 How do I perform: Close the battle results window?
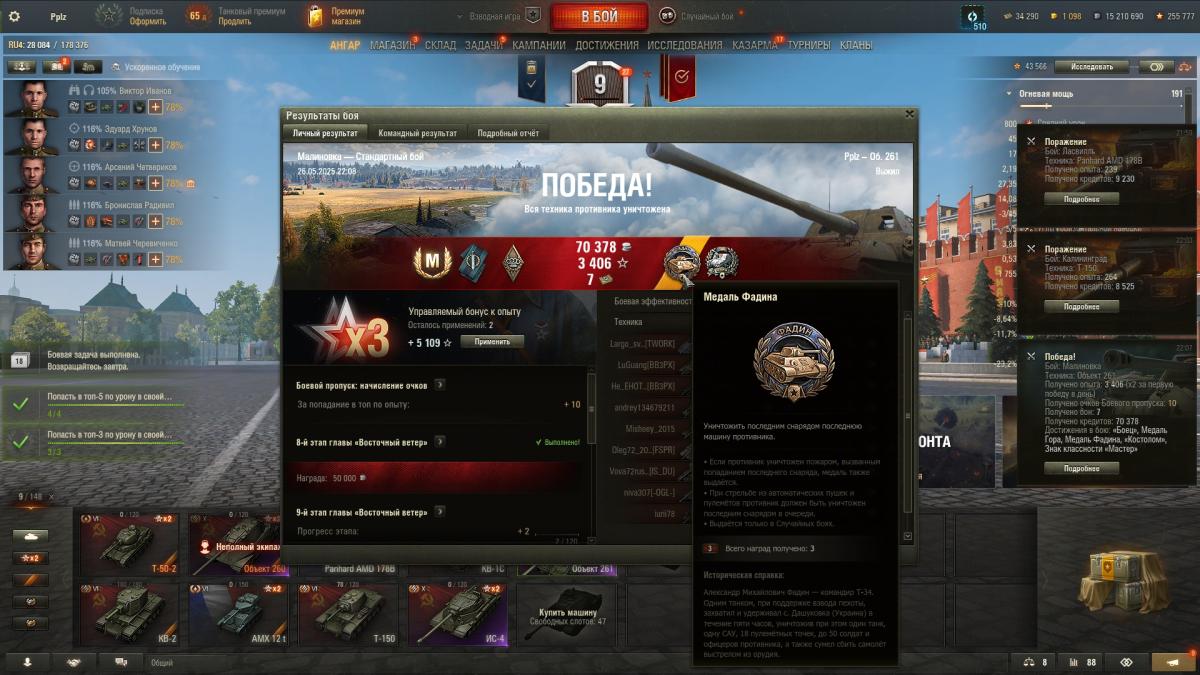(x=908, y=114)
